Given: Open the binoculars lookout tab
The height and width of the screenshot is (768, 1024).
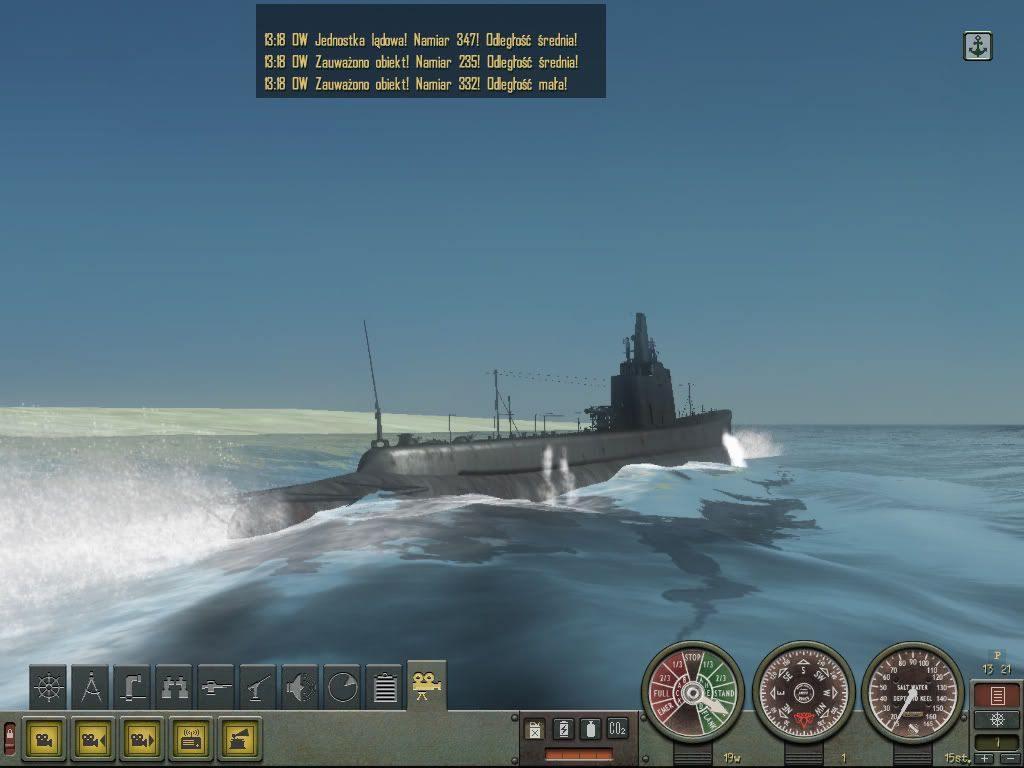Looking at the screenshot, I should pos(174,687).
